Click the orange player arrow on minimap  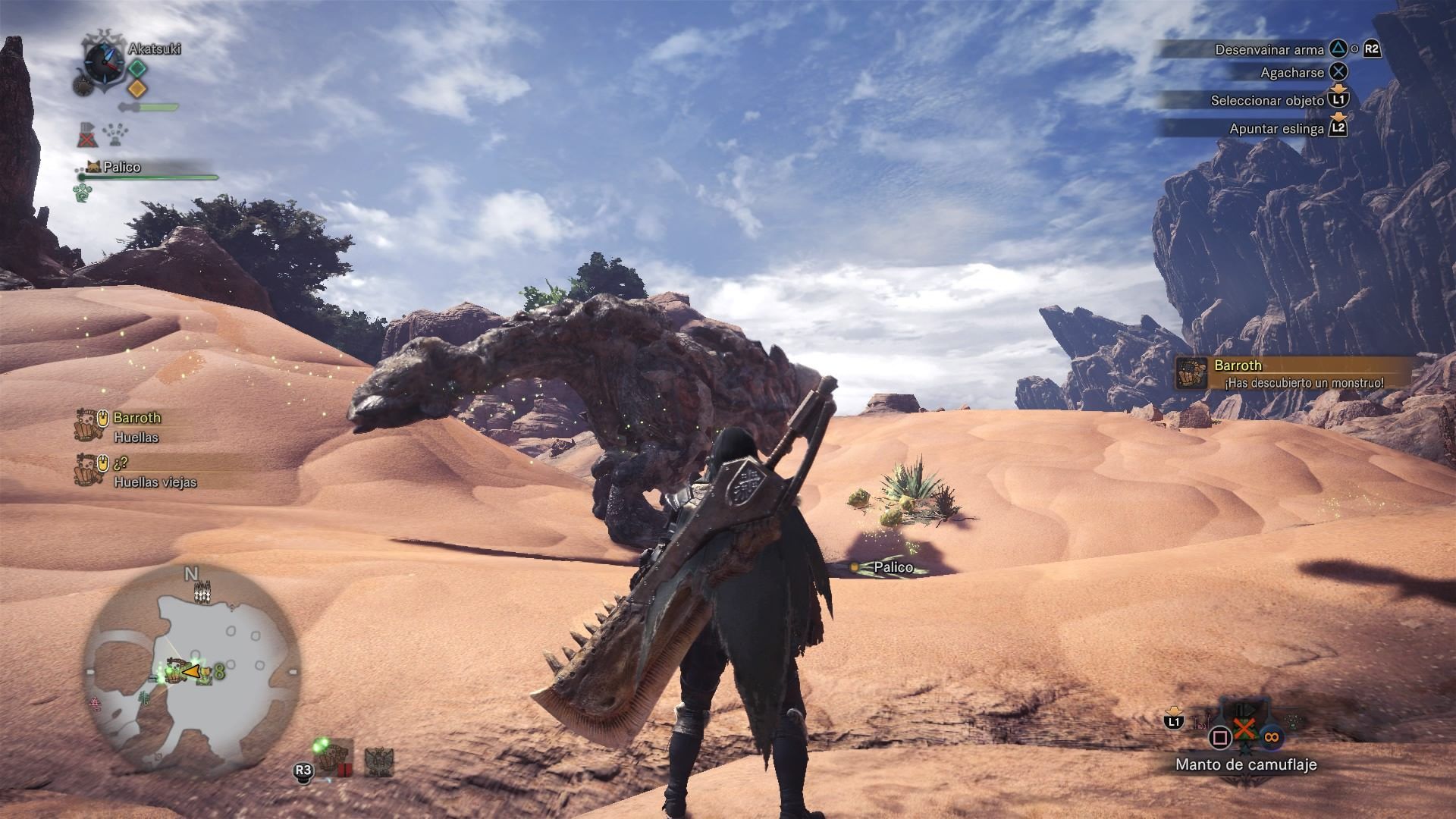coord(192,671)
